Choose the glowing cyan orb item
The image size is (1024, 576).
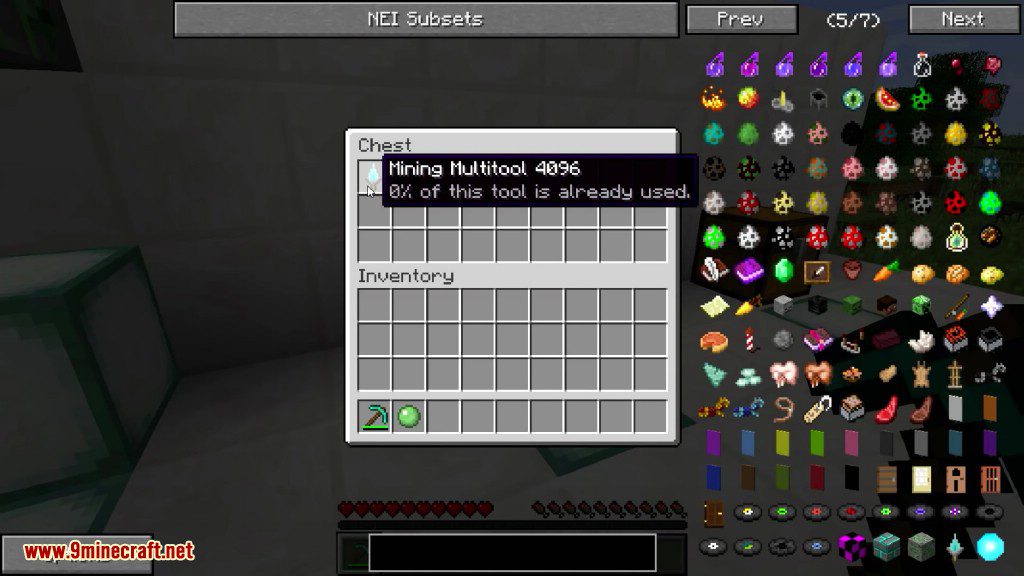(991, 547)
